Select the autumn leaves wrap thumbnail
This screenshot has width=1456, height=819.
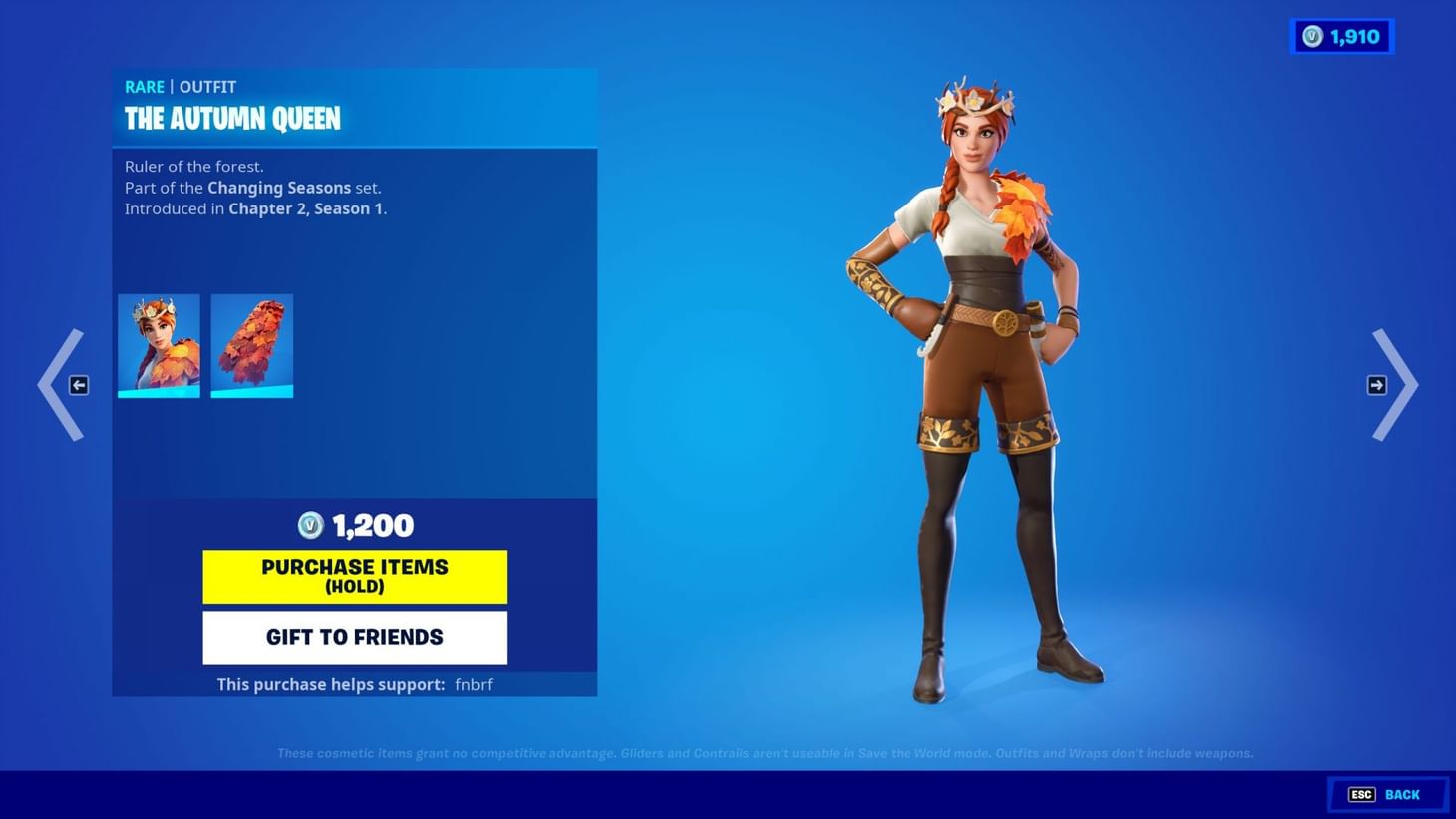pyautogui.click(x=251, y=345)
